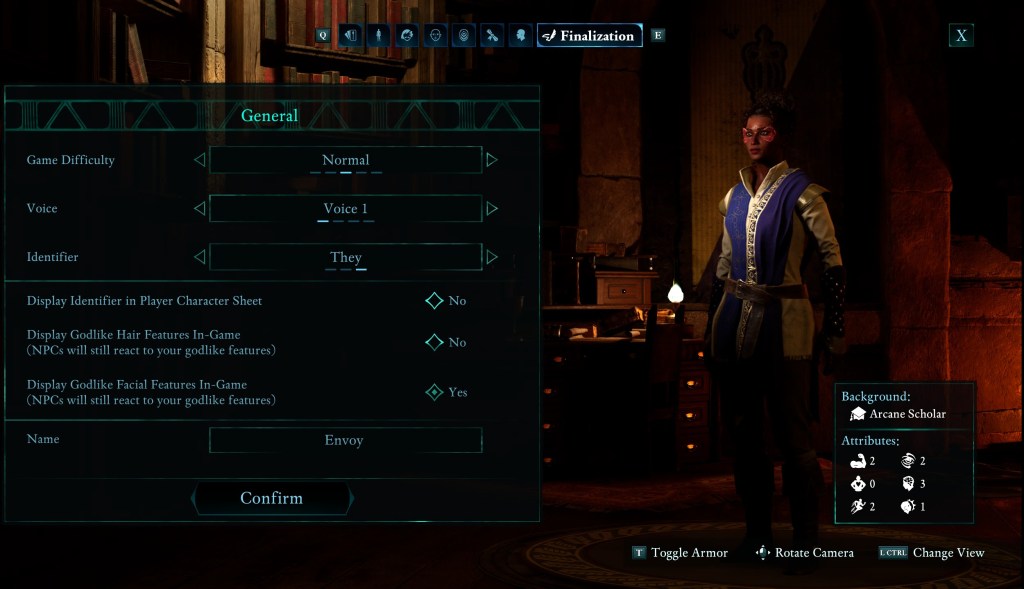Screen dimensions: 1024x589
Task: Turn off Display Godlike Facial Features
Action: 434,392
